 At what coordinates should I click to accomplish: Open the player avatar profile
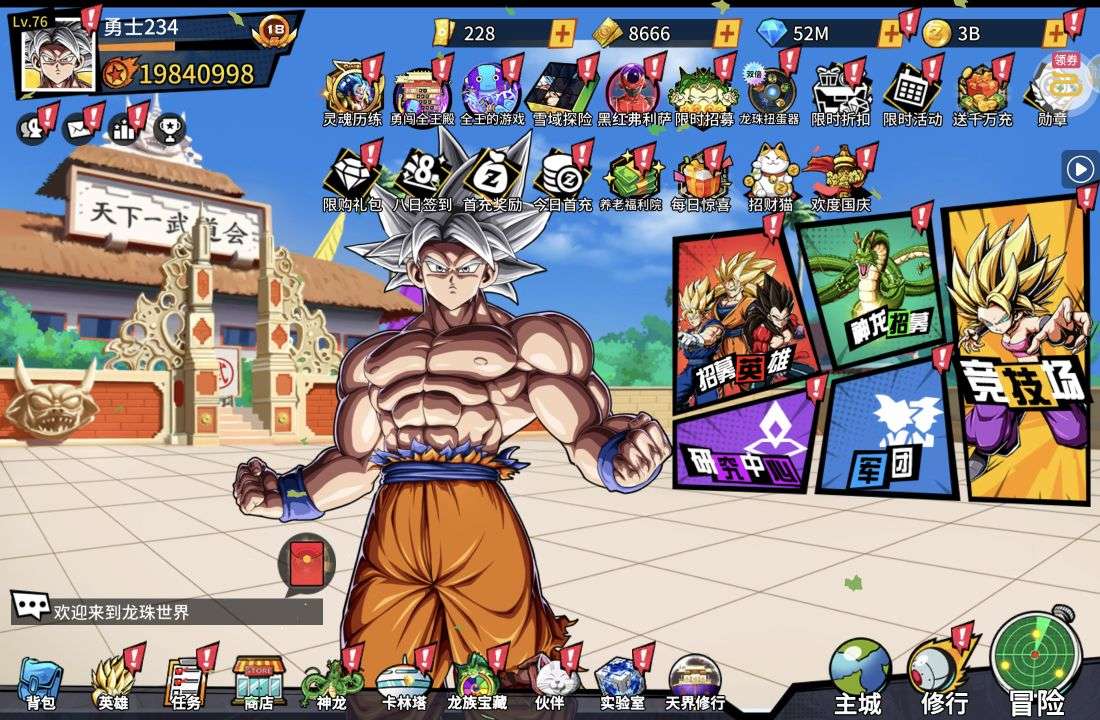(x=59, y=57)
